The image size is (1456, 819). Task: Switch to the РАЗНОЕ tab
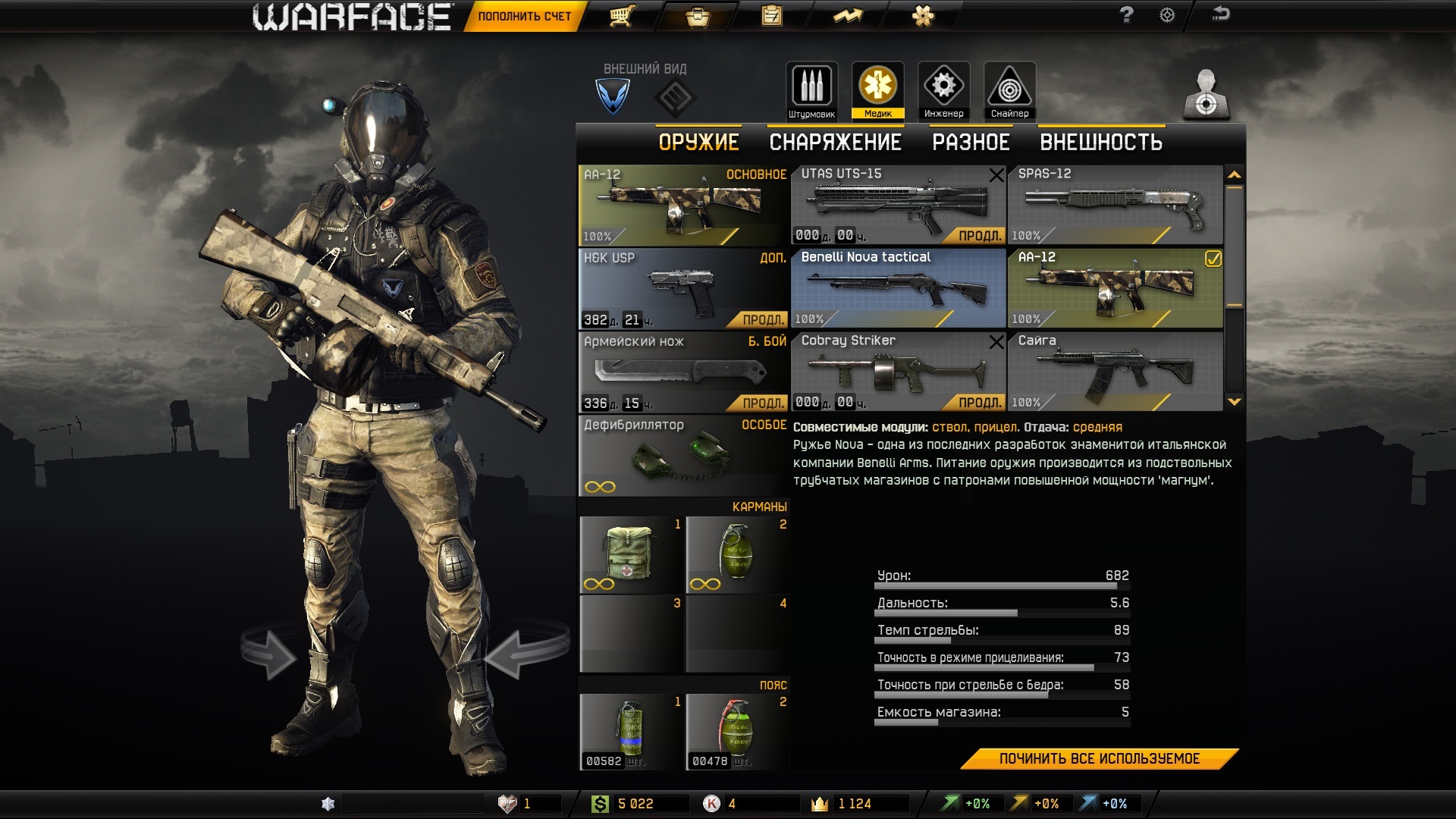971,143
